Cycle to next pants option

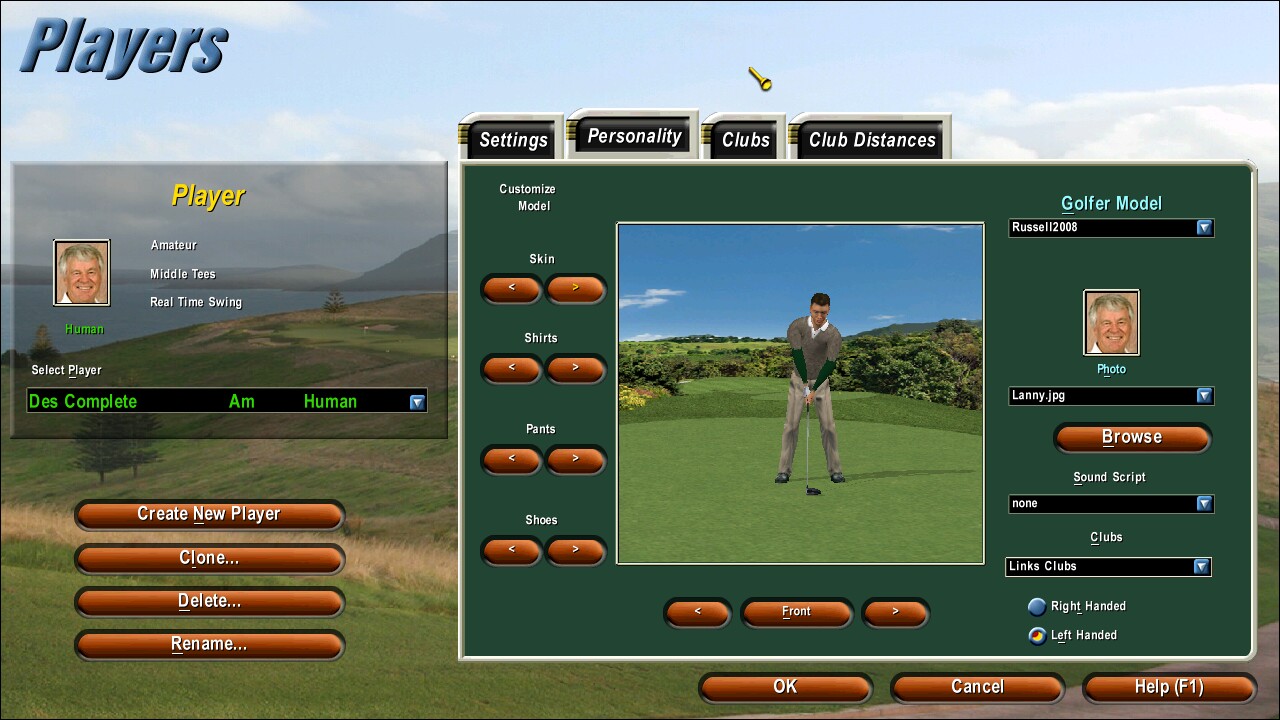point(575,459)
